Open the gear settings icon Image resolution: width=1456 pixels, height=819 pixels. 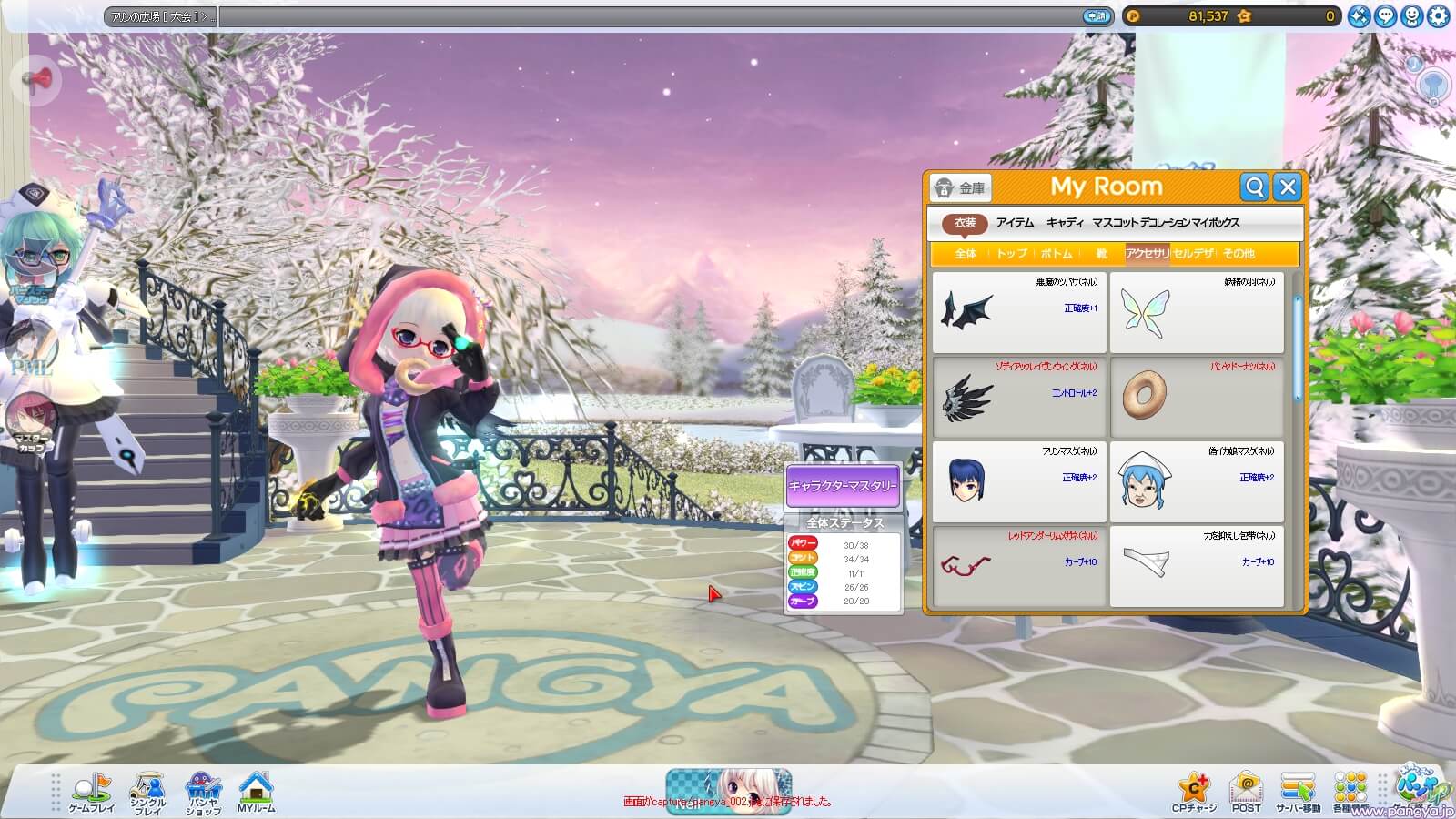1438,16
